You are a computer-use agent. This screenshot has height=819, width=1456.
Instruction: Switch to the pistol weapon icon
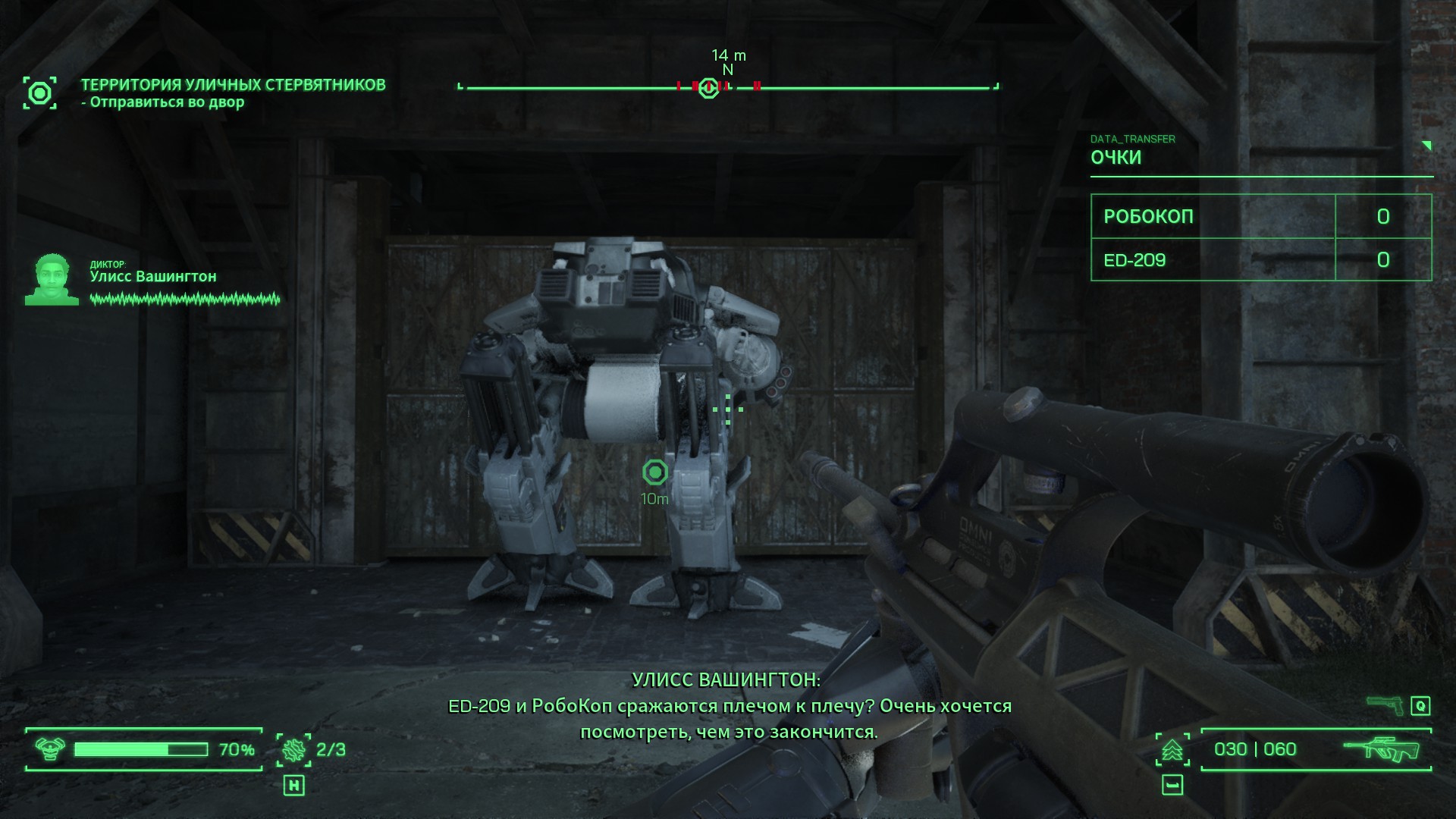[1384, 705]
